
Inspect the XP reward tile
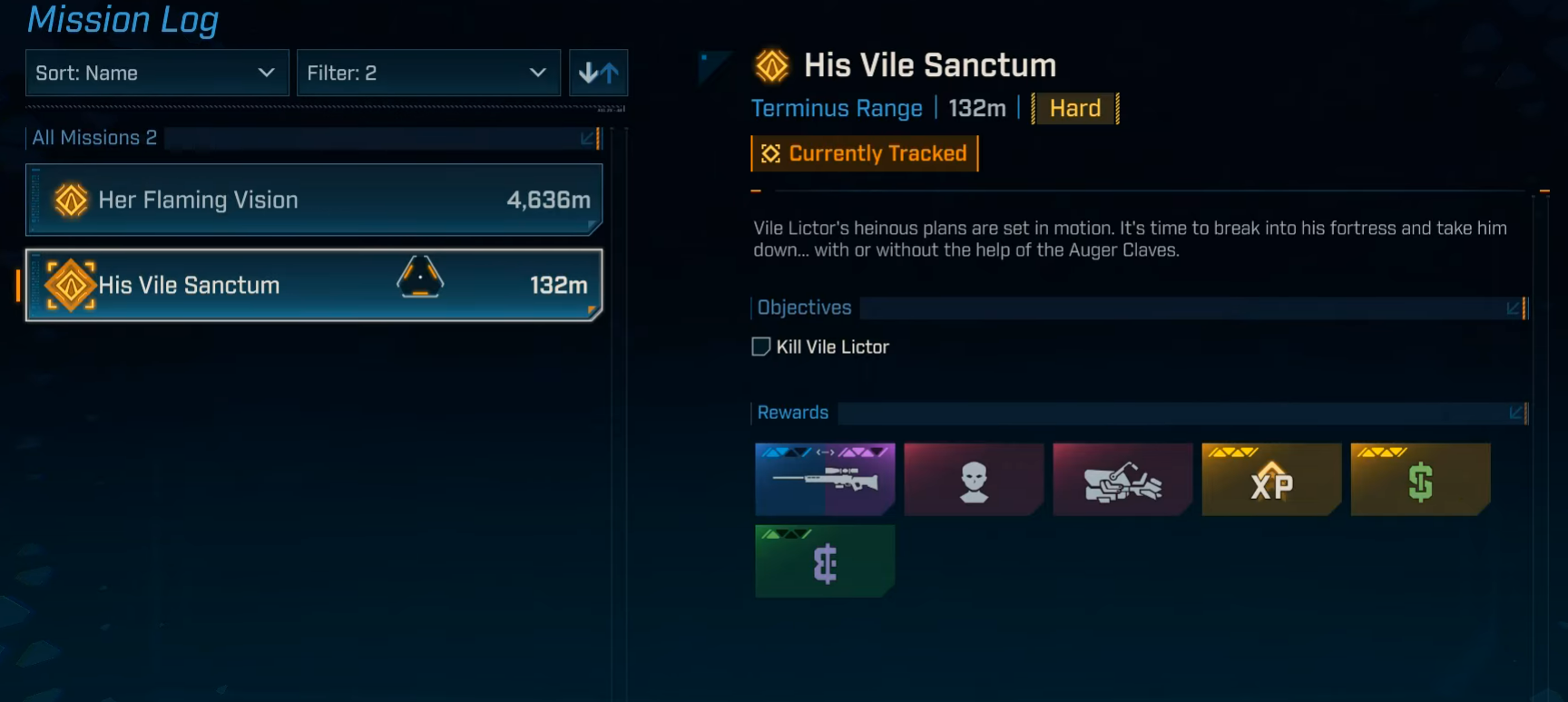(x=1271, y=479)
